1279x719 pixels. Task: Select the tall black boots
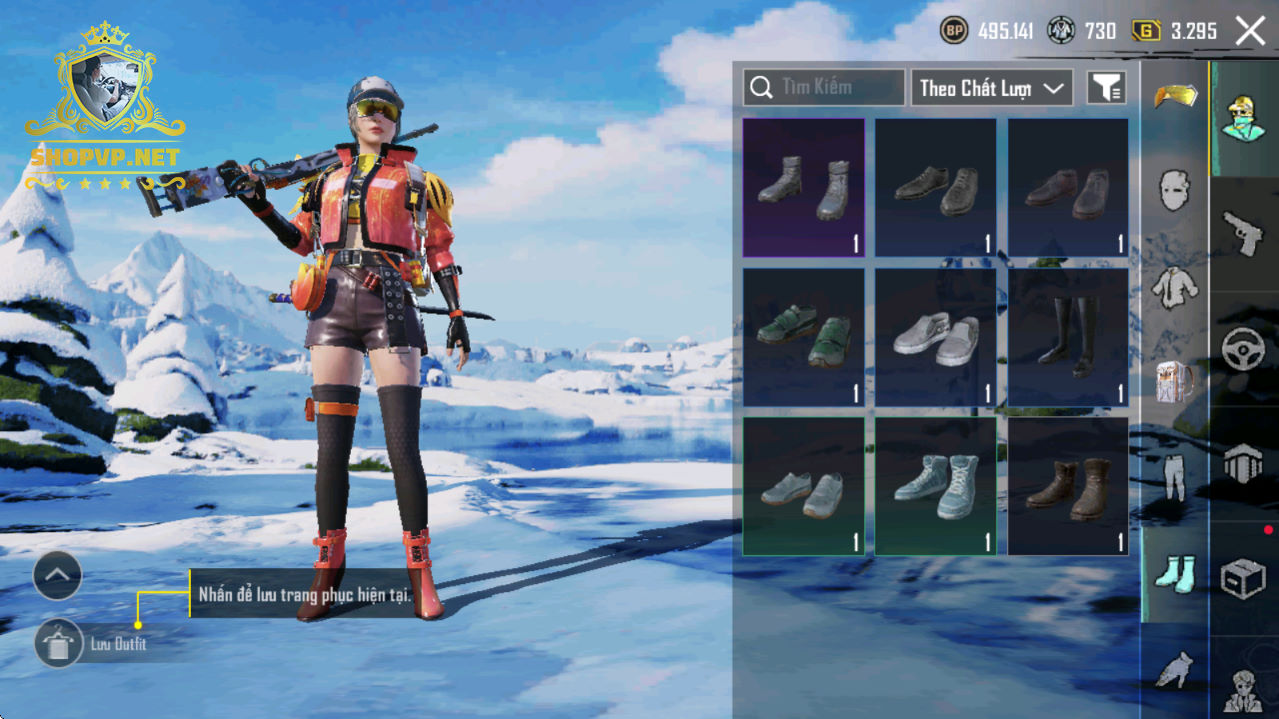(x=1067, y=337)
